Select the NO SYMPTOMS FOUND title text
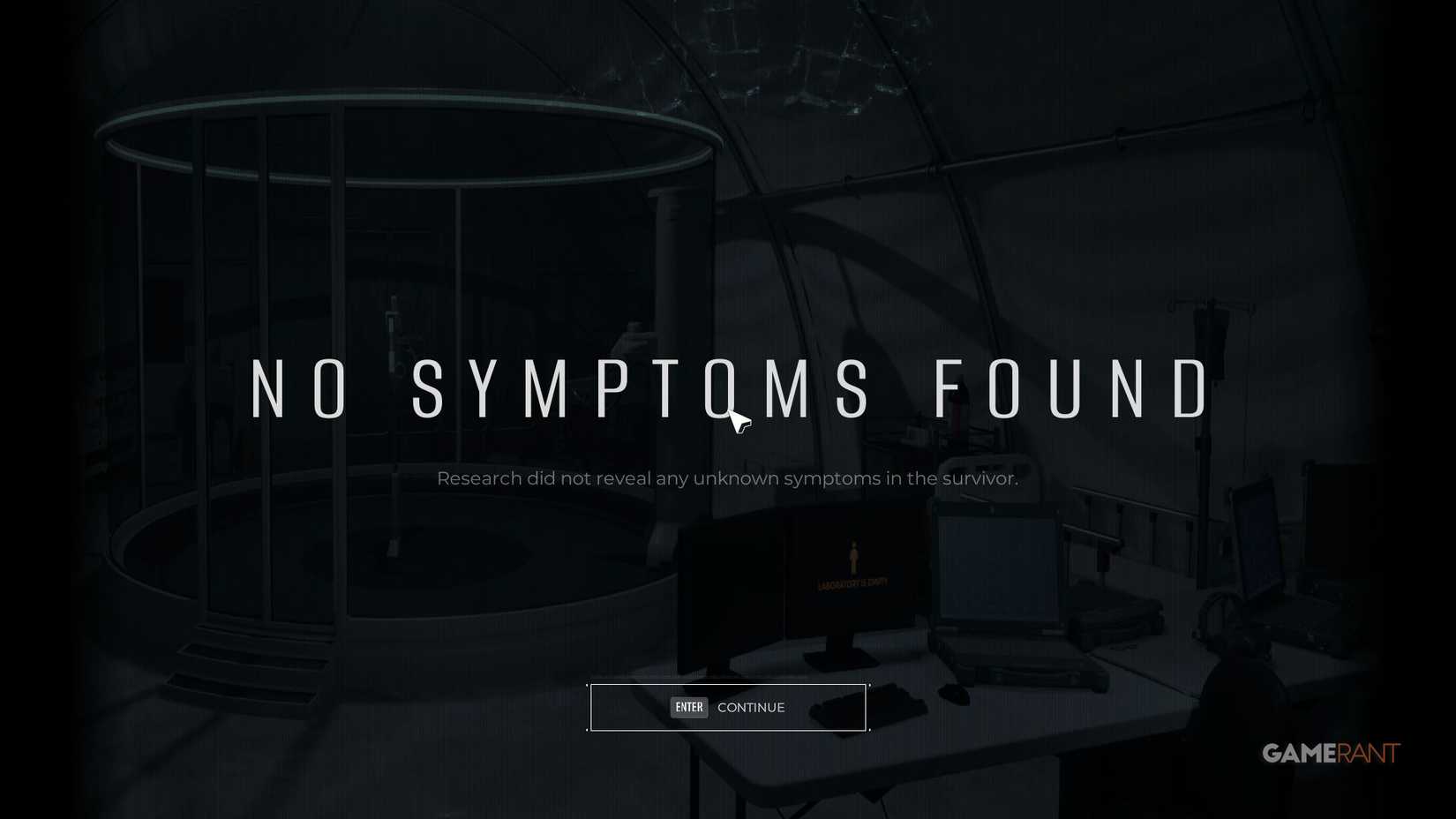 click(728, 388)
